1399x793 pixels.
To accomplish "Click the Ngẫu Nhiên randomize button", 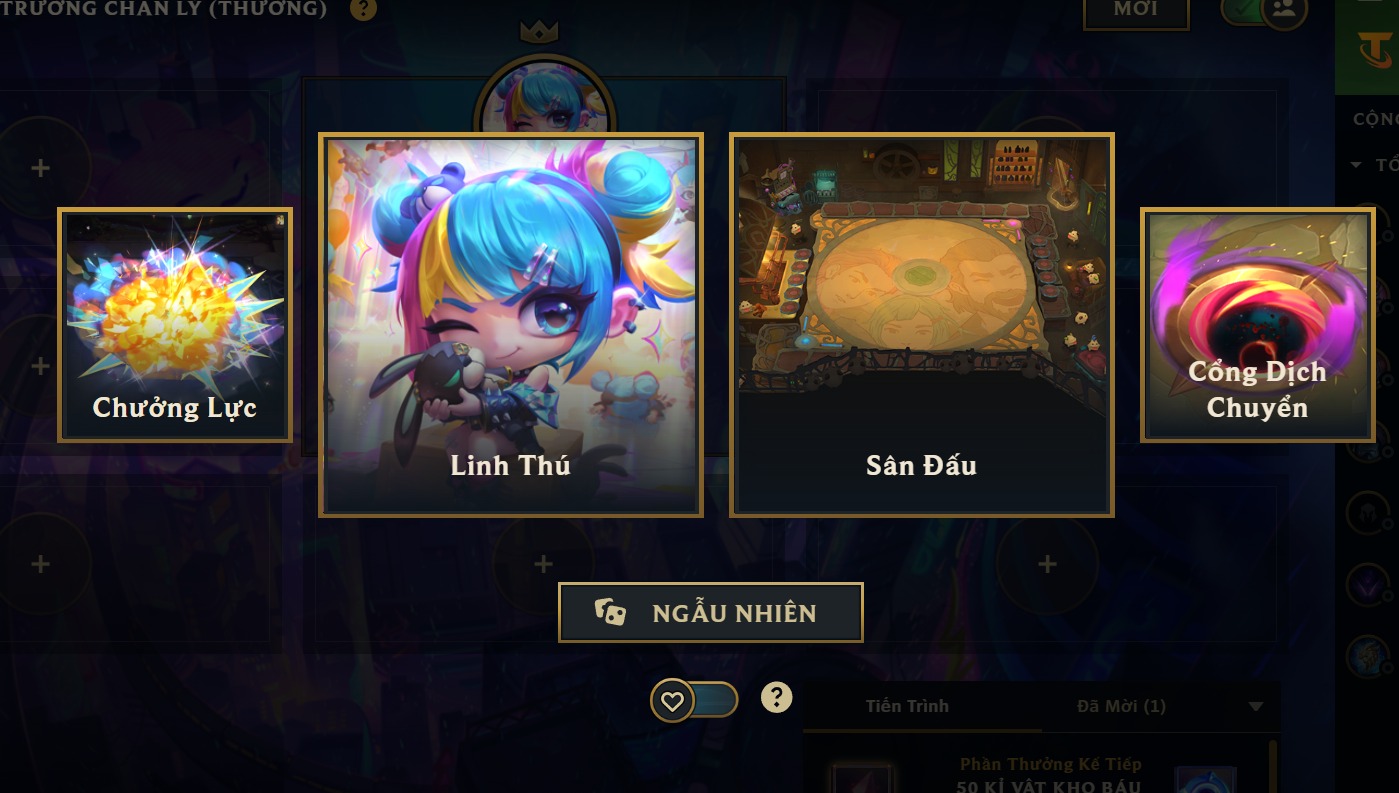I will tap(710, 613).
